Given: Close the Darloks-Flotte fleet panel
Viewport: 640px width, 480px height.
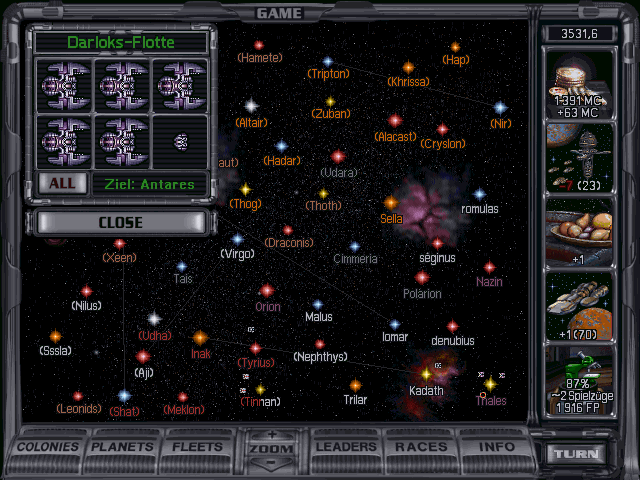Looking at the screenshot, I should coord(121,222).
